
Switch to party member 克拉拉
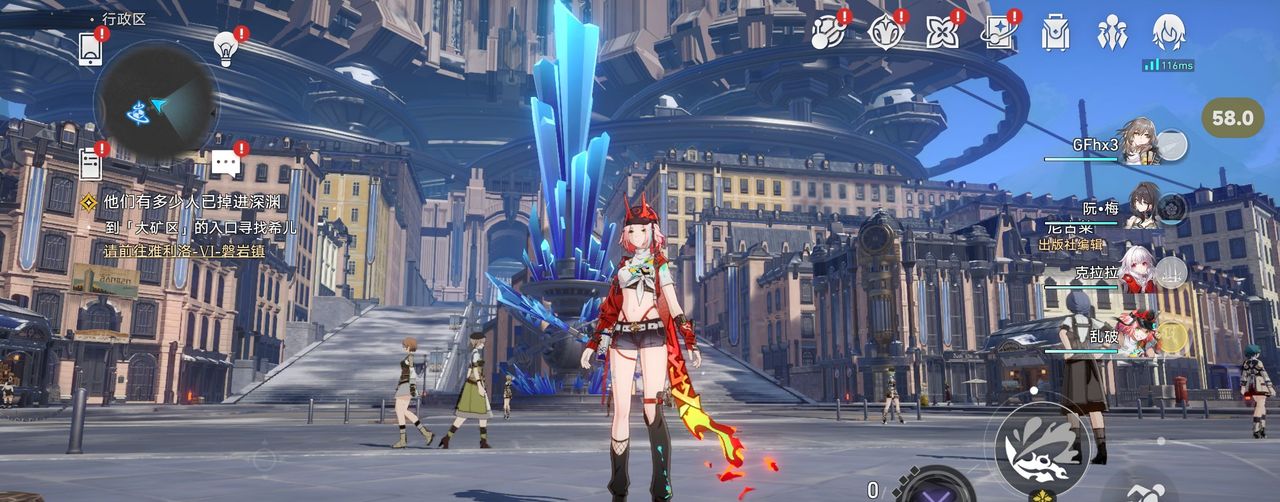tap(1140, 271)
